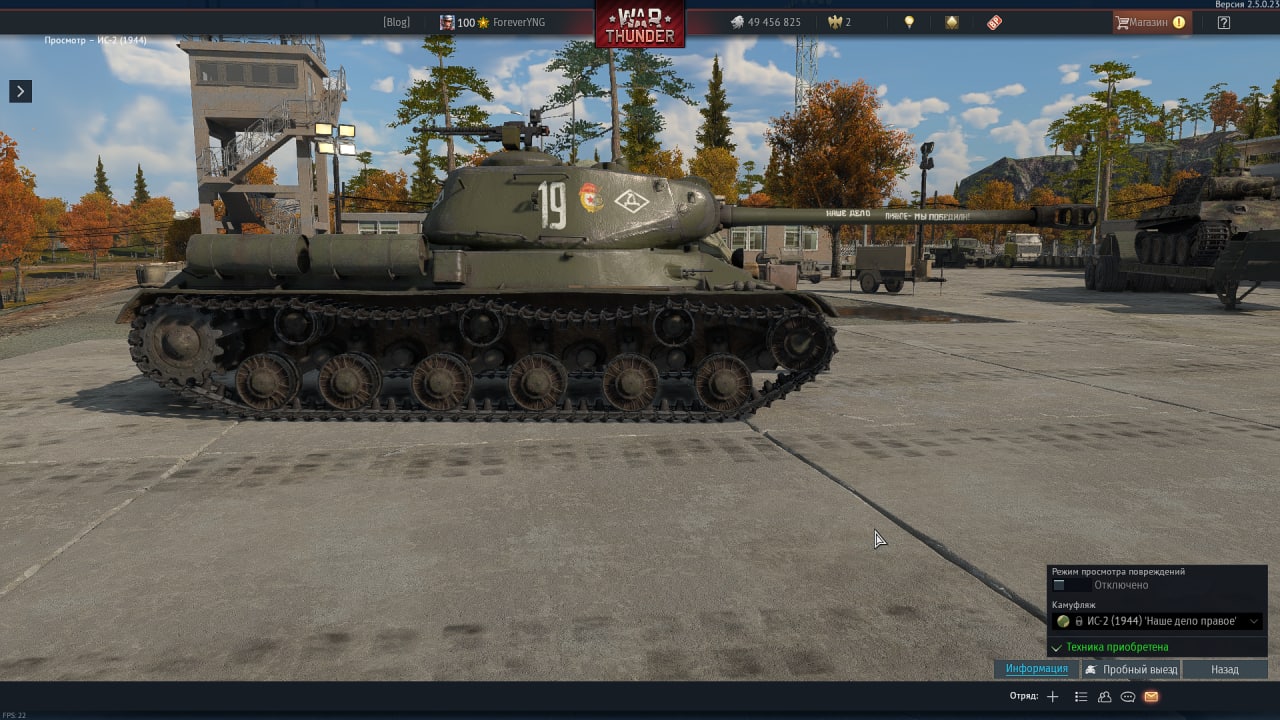This screenshot has height=720, width=1280.
Task: Open the ForeverYNG player profile
Action: [518, 22]
